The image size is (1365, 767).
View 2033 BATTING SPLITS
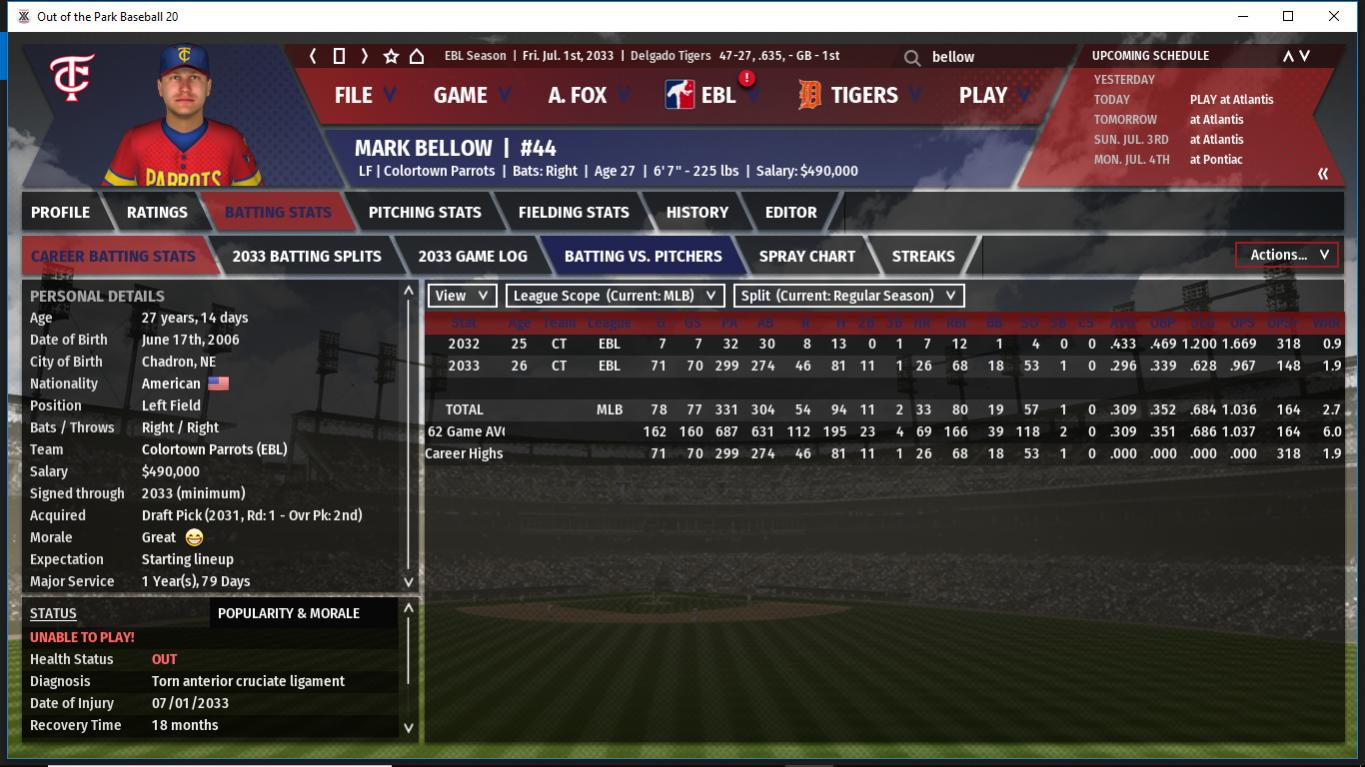click(306, 256)
